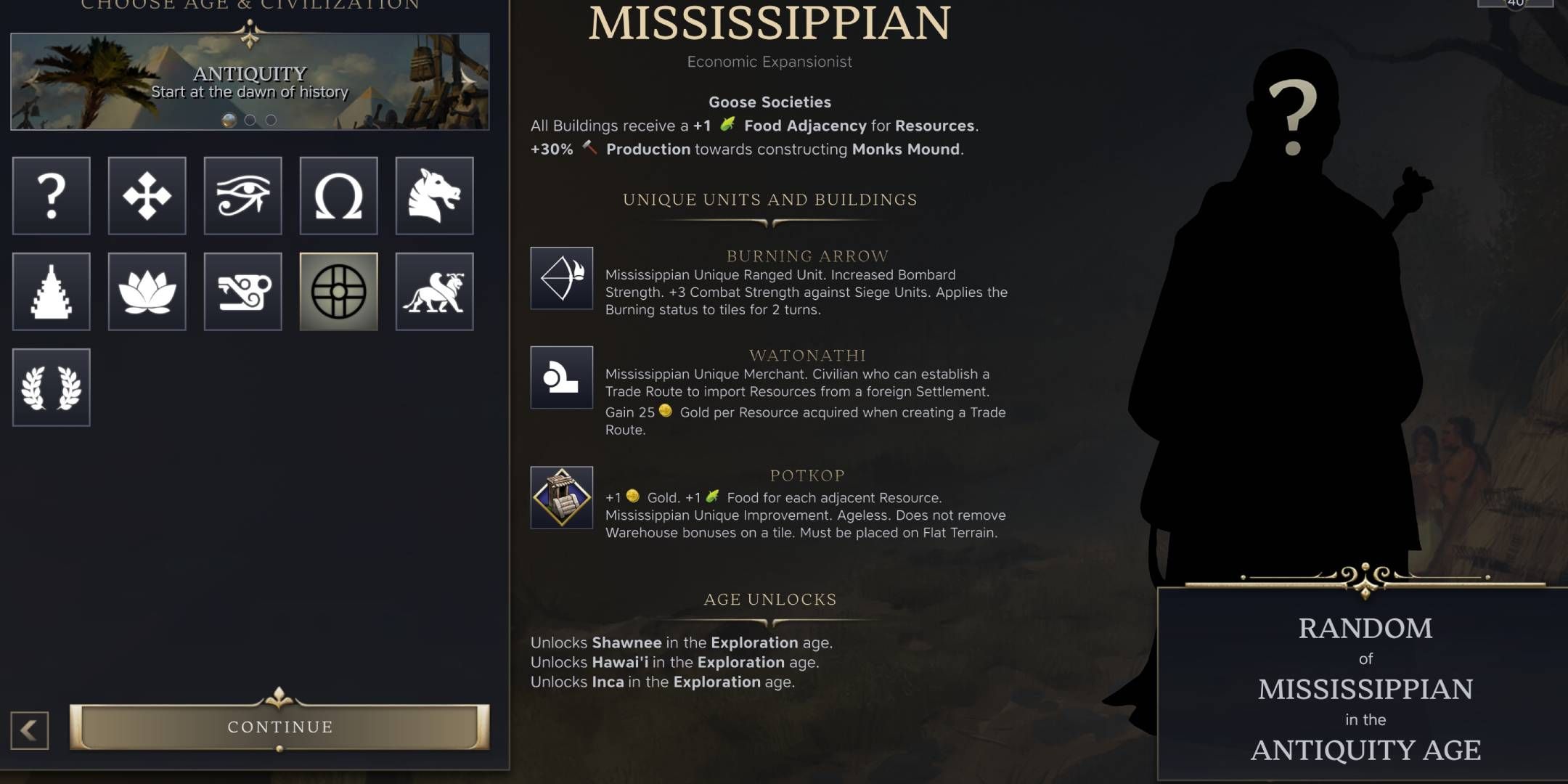Viewport: 1568px width, 784px height.
Task: Select the lotus flower civilization icon
Action: click(x=147, y=292)
